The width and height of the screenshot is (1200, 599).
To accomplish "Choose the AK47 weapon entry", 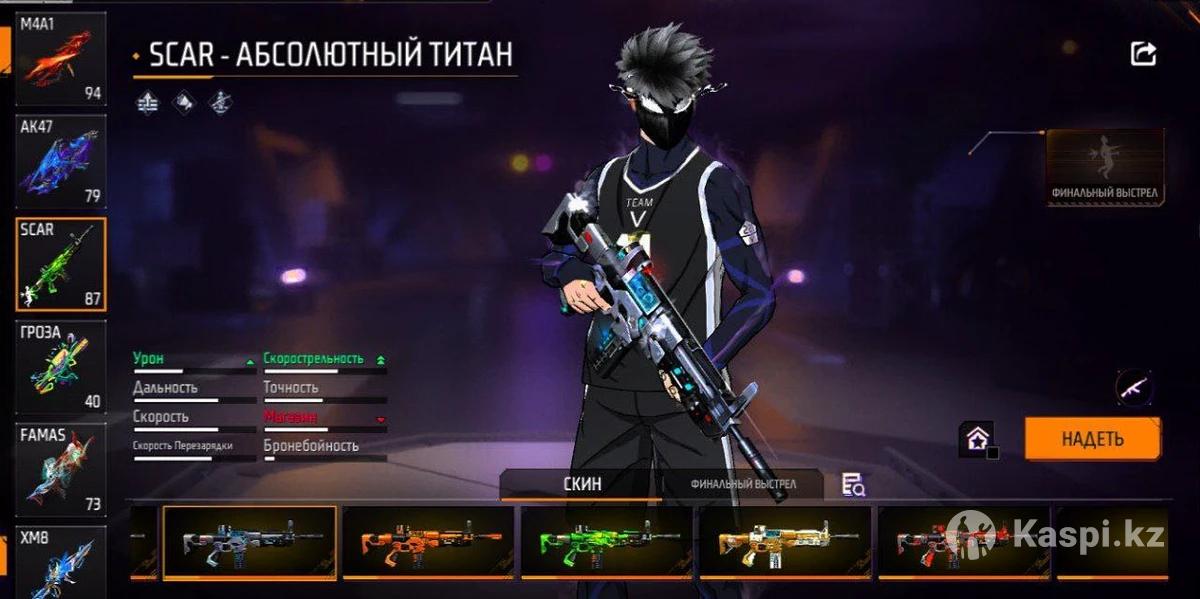I will 60,161.
